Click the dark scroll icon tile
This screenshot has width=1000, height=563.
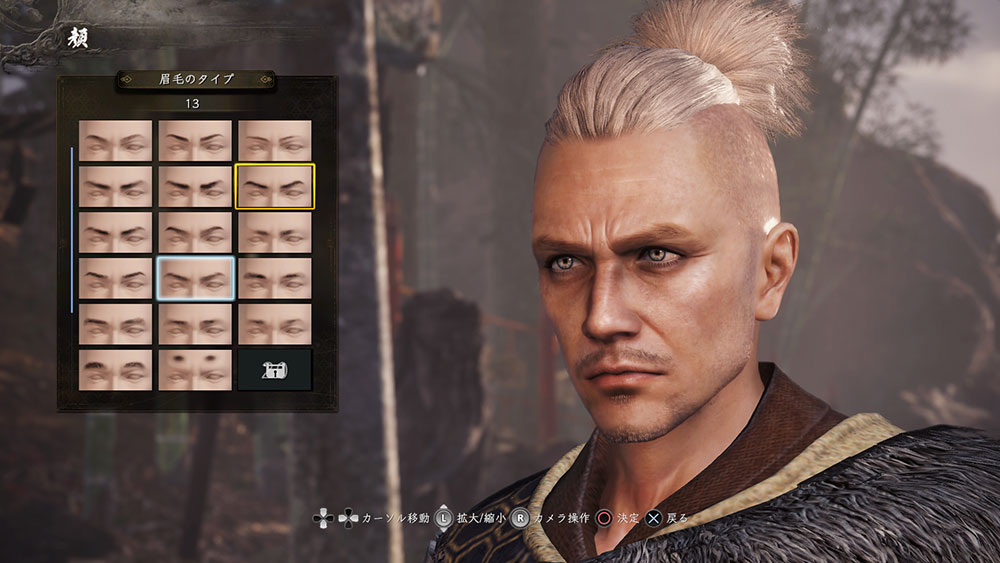274,369
